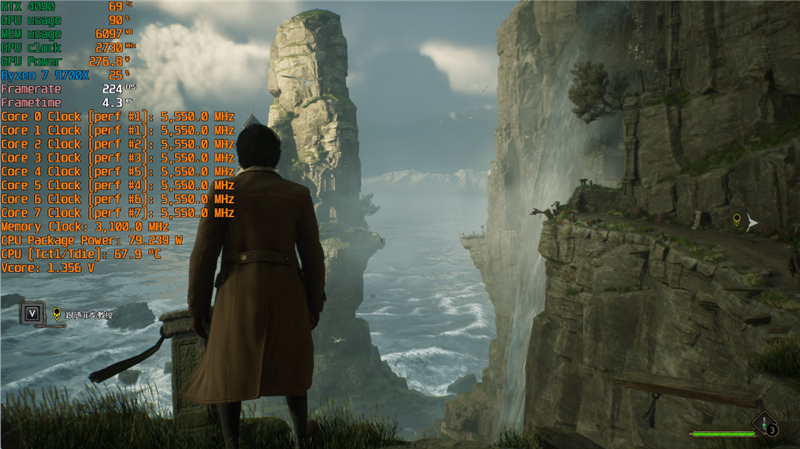Click the yellow waypoint marker on the cliff
This screenshot has width=800, height=449.
point(737,219)
